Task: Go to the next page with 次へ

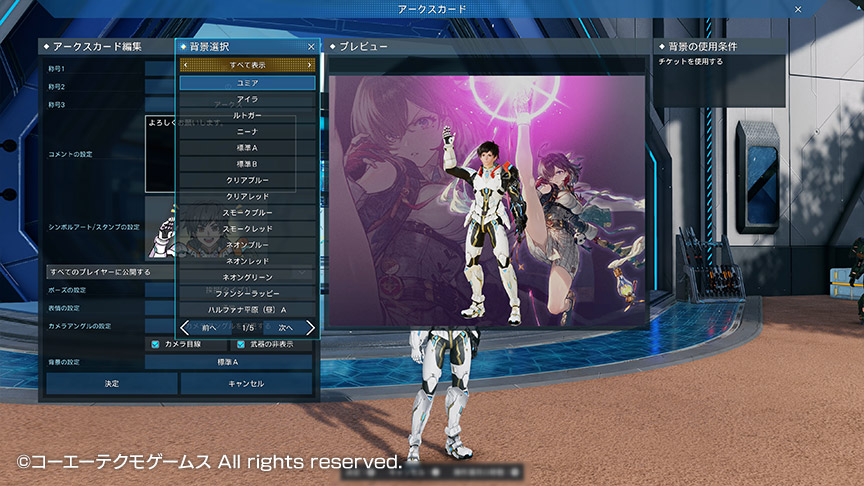Action: (x=292, y=327)
